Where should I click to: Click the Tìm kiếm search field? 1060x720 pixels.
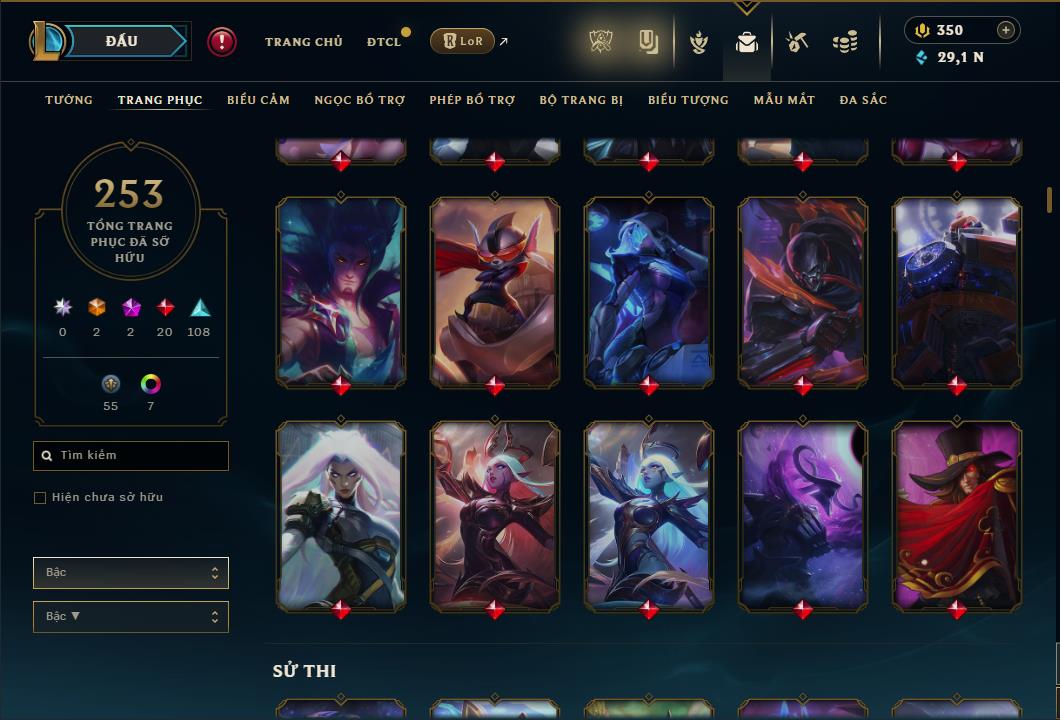coord(131,456)
